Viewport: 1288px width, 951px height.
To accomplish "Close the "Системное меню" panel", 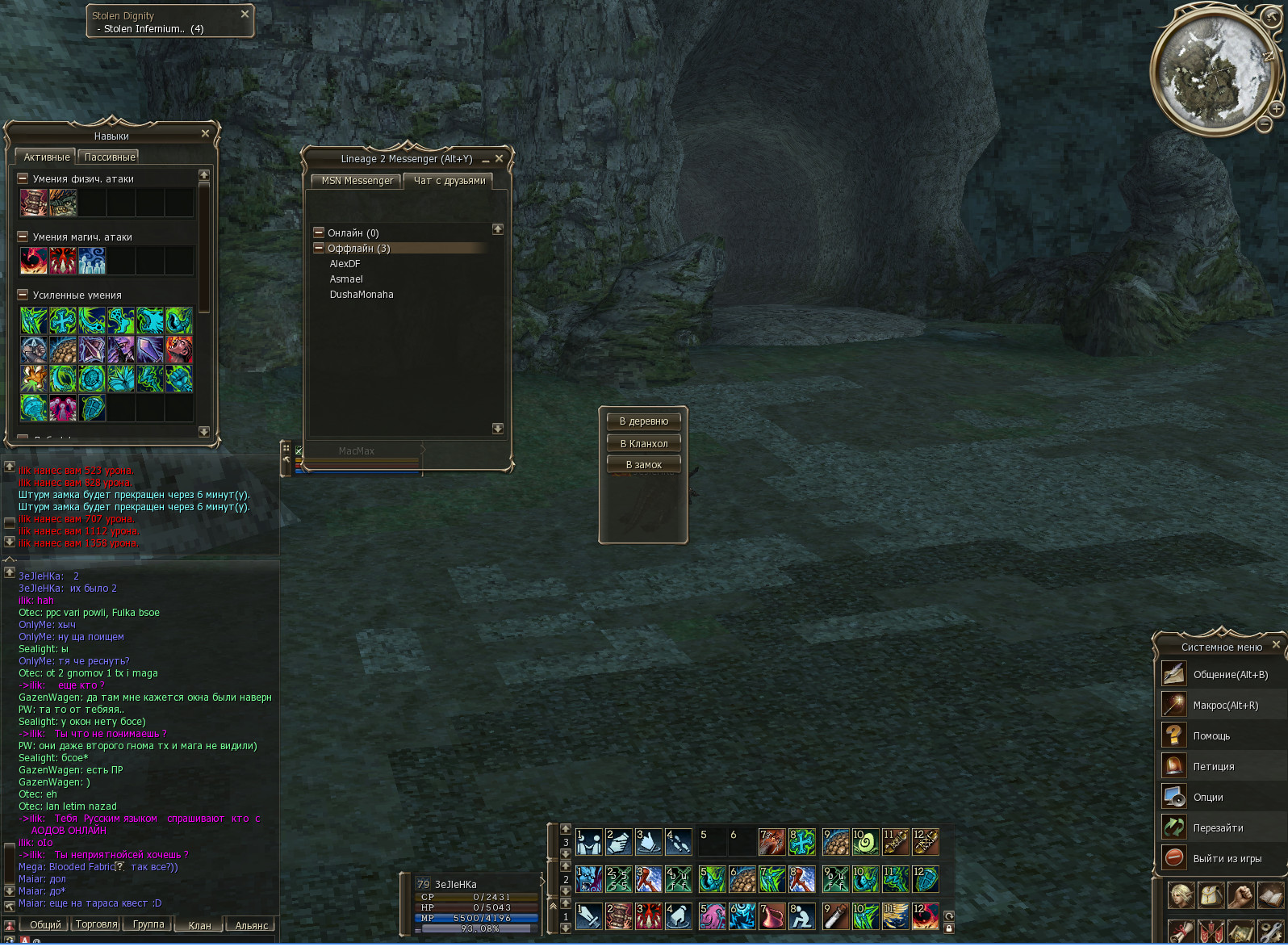I will click(1276, 644).
